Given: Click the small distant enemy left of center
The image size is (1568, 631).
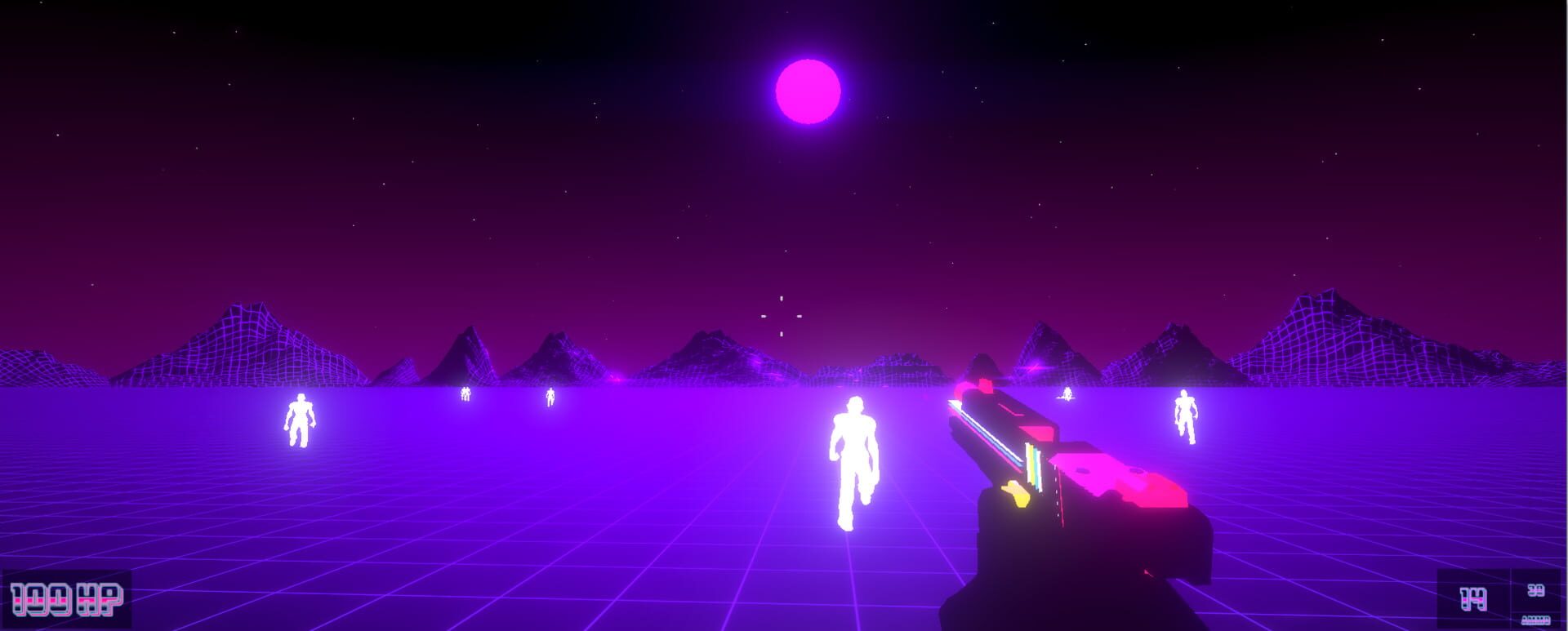Looking at the screenshot, I should [464, 393].
